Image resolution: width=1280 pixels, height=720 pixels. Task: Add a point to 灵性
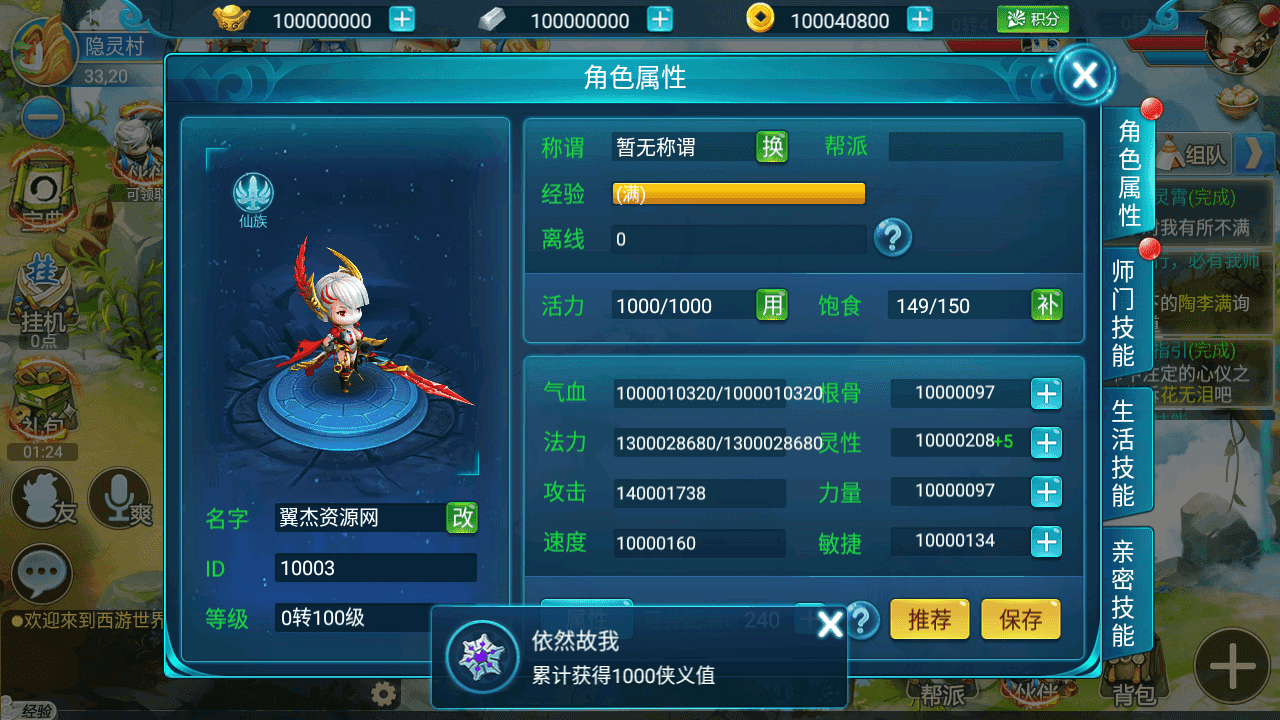[x=1046, y=442]
